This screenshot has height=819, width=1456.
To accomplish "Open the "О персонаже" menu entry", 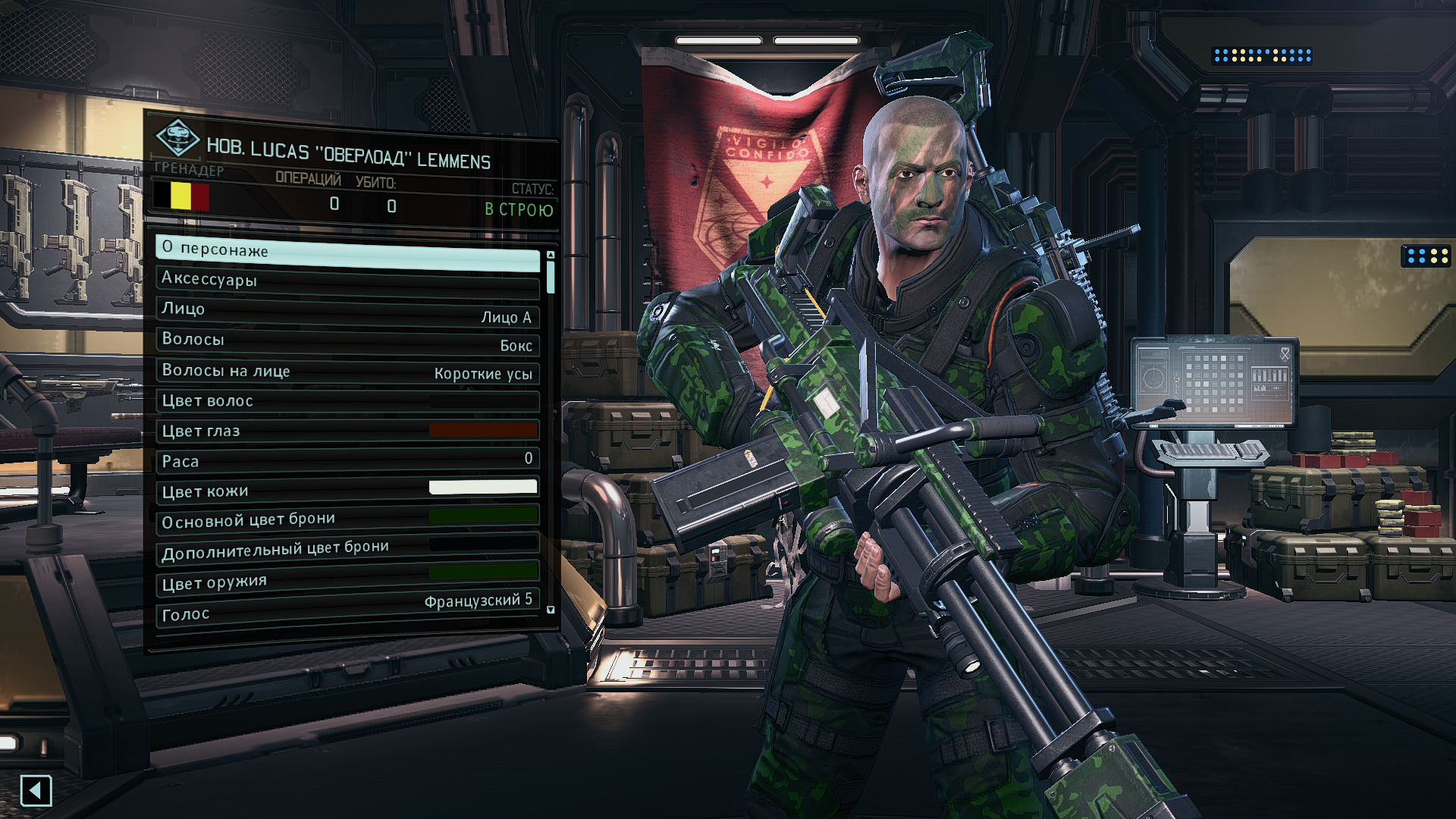I will click(347, 253).
